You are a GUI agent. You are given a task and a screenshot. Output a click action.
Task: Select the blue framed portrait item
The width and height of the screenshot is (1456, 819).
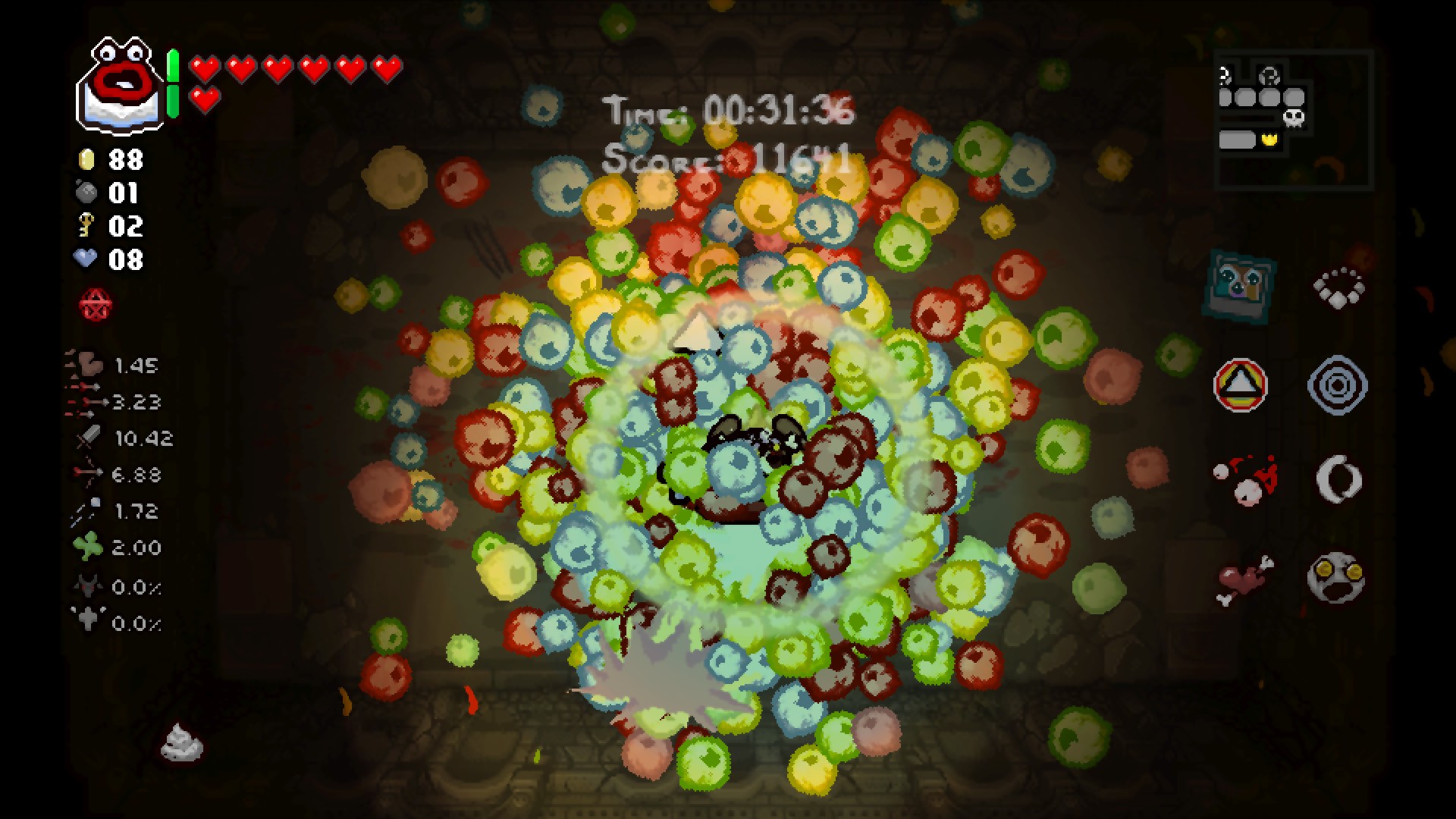1239,284
